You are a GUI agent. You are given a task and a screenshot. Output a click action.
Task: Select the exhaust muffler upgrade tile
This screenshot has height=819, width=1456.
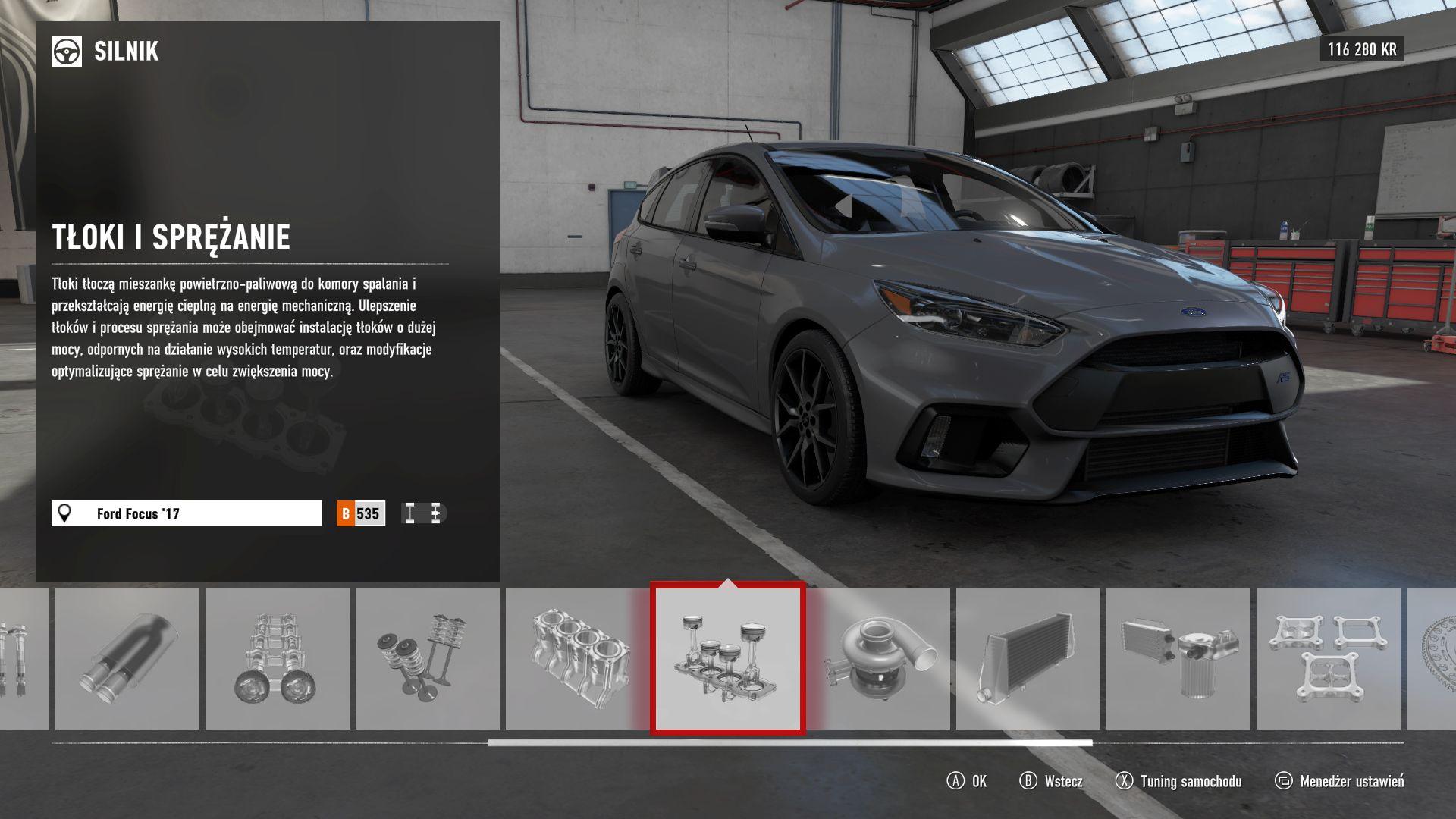pos(127,659)
